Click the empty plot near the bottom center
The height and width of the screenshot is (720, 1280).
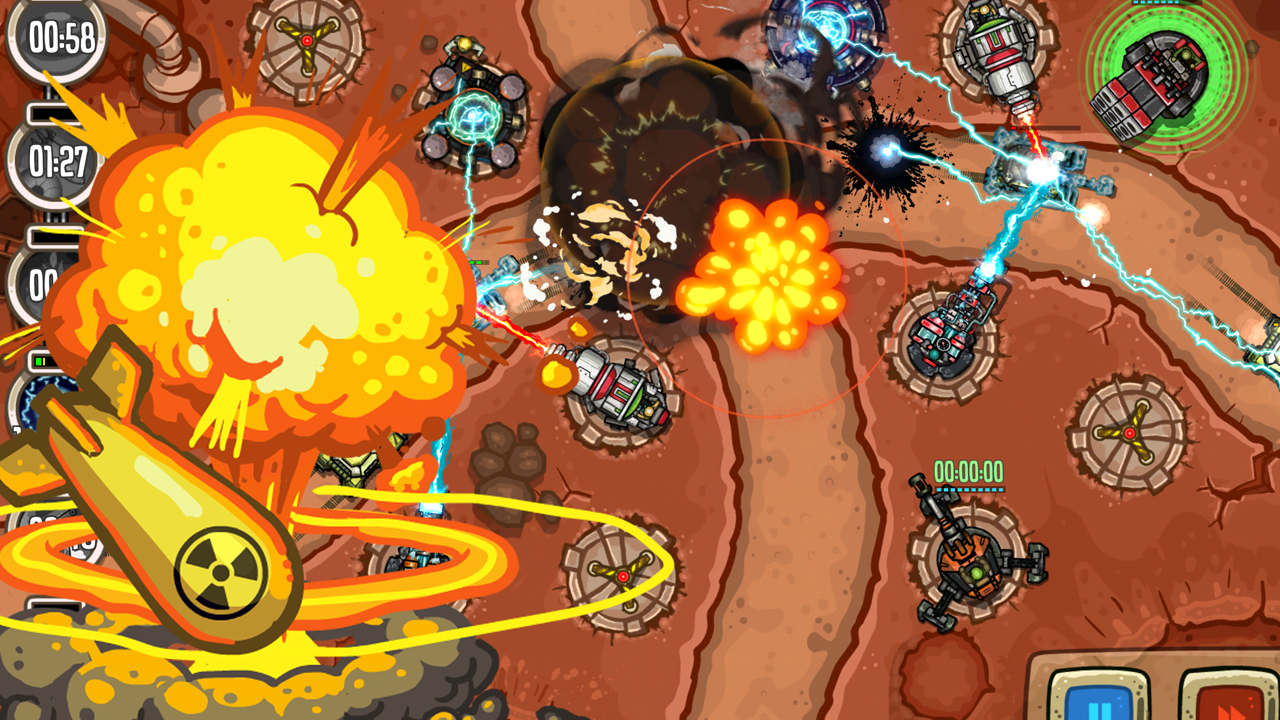tap(622, 578)
